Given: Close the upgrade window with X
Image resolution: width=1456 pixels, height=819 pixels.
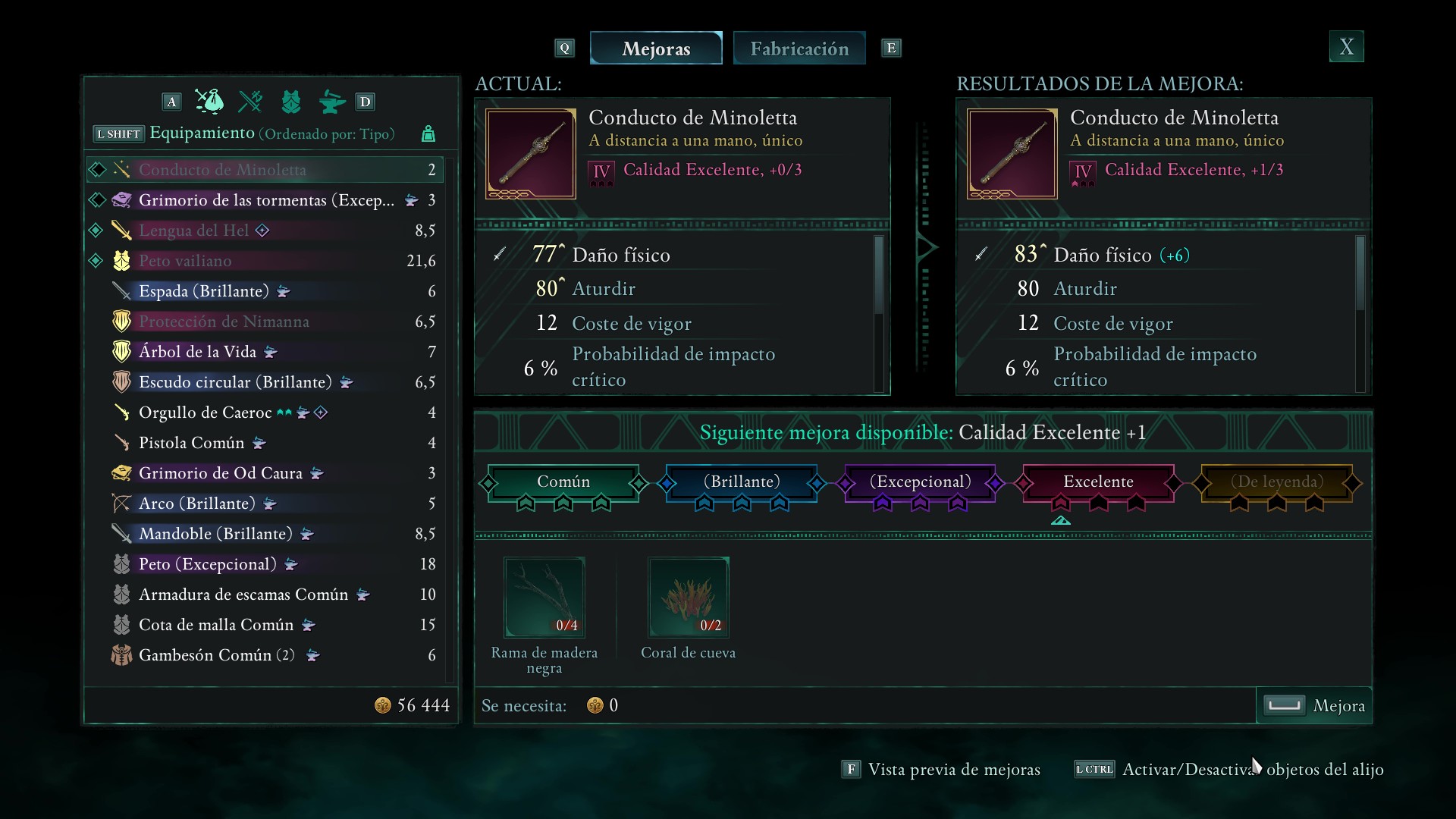Looking at the screenshot, I should click(1346, 47).
